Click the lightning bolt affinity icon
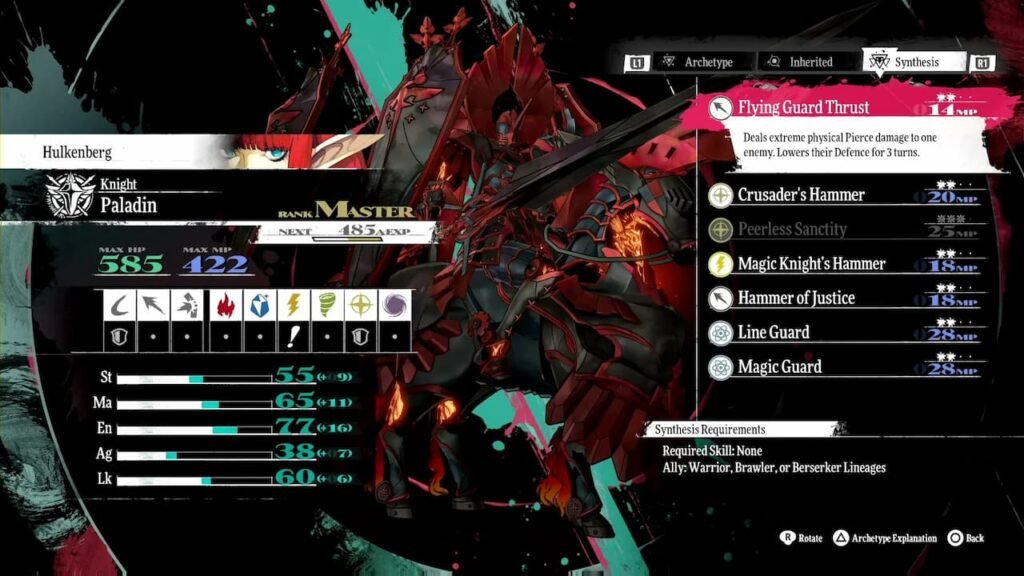 click(293, 305)
